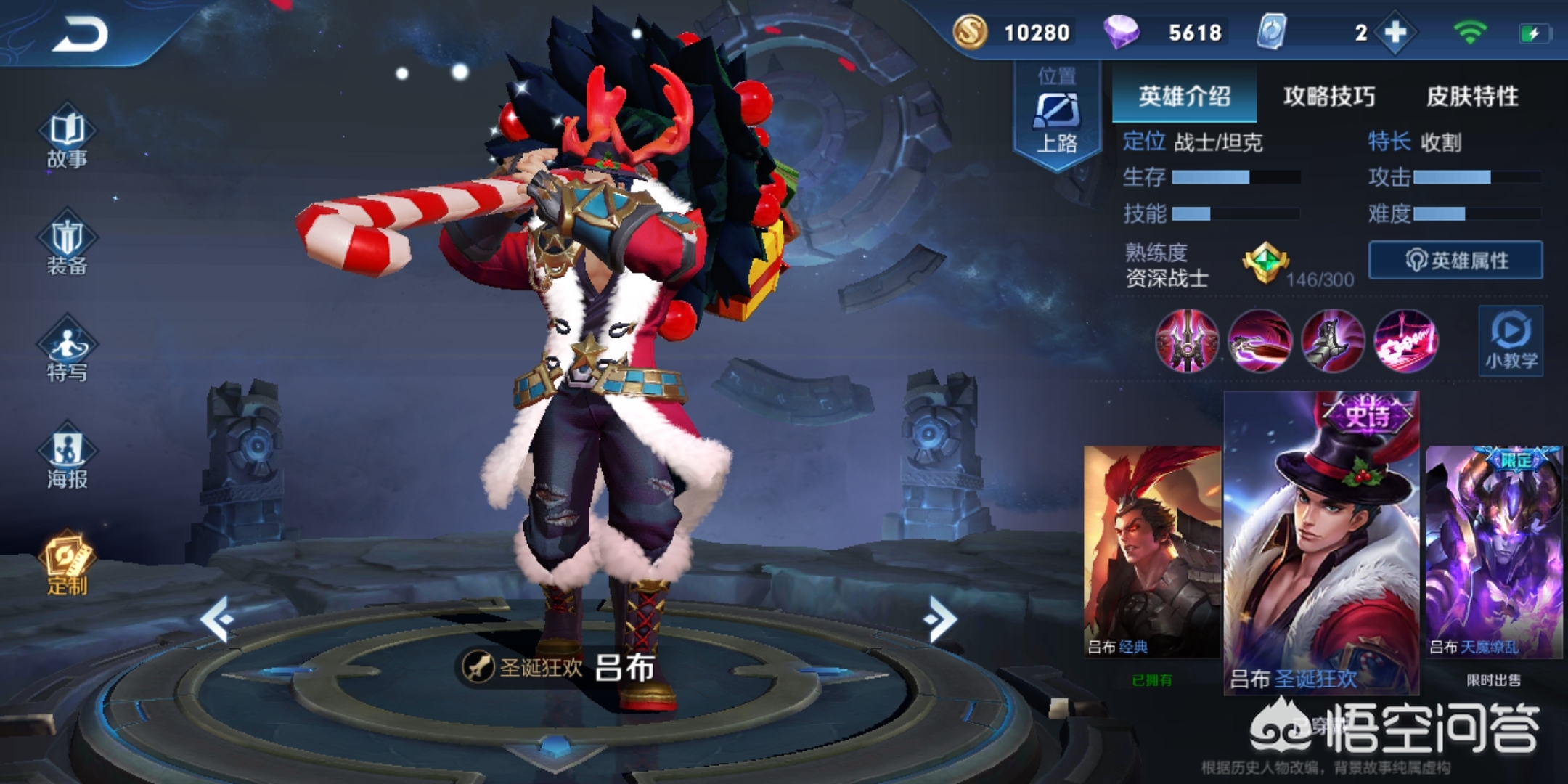Click the purple diamond currency icon
This screenshot has height=784, width=1568.
1120,33
